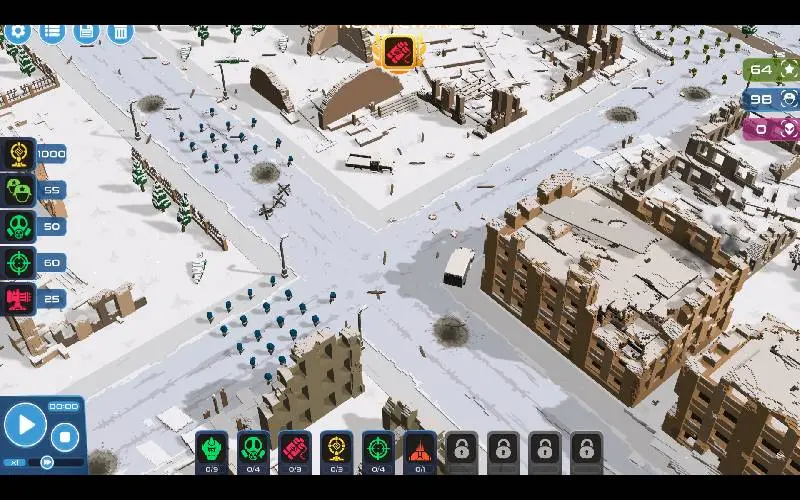Pick the green crosshair unit costing 60
800x500 pixels.
click(20, 263)
